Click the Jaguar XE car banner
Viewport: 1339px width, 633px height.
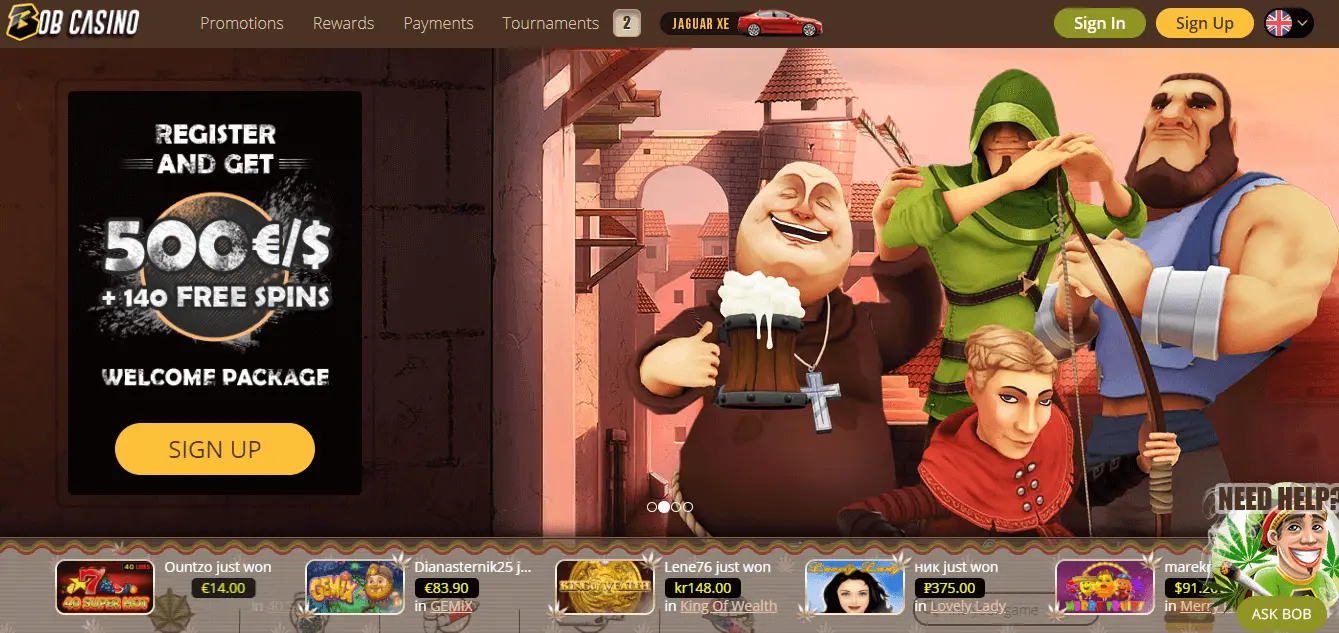coord(742,23)
